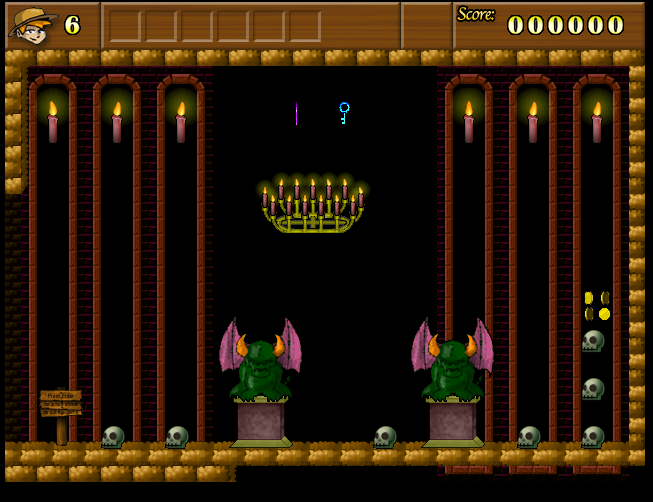Click the explorer character portrait
This screenshot has width=653, height=502.
tap(31, 25)
